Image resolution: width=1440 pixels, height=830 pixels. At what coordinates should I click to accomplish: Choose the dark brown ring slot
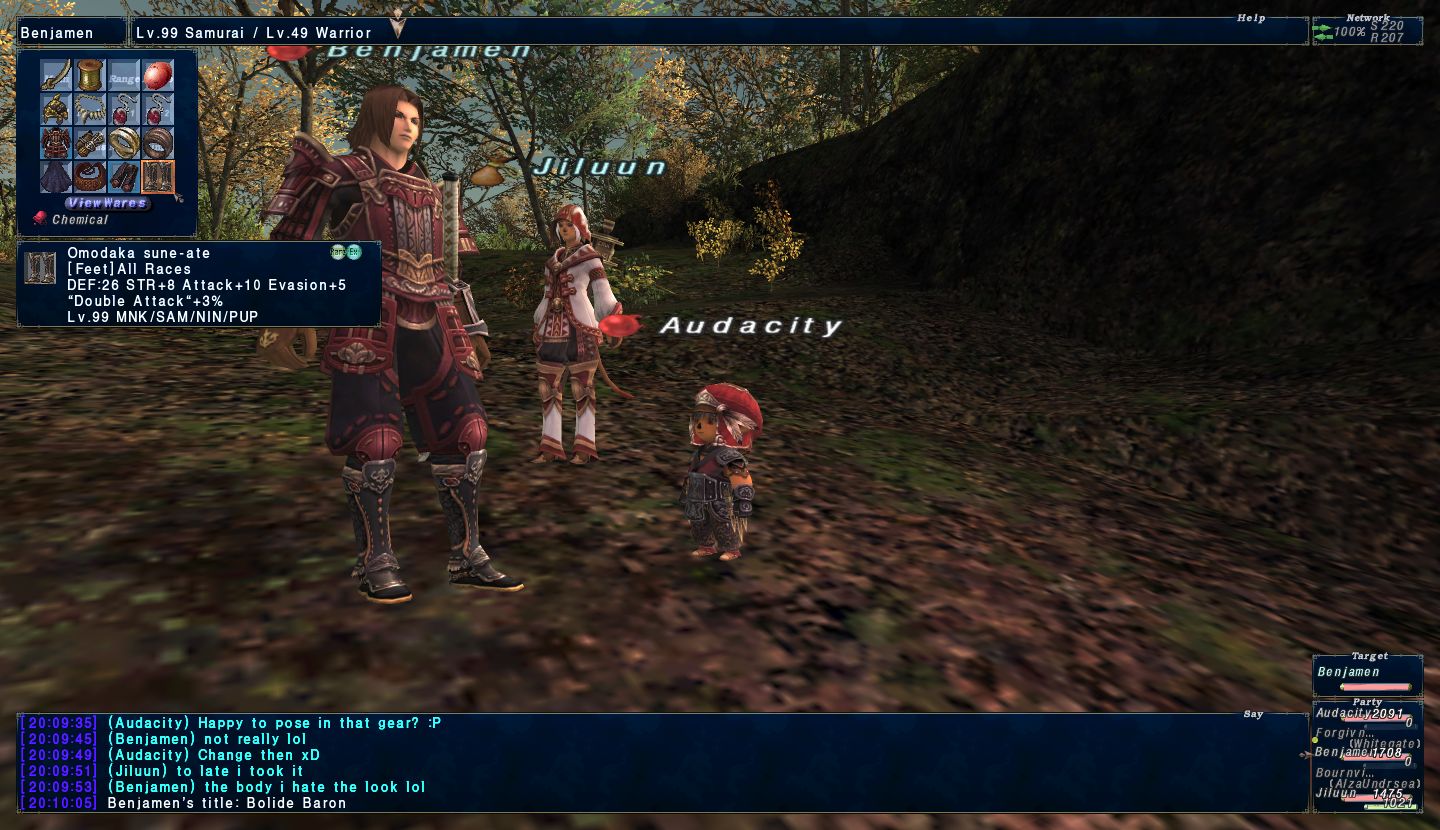pos(158,143)
